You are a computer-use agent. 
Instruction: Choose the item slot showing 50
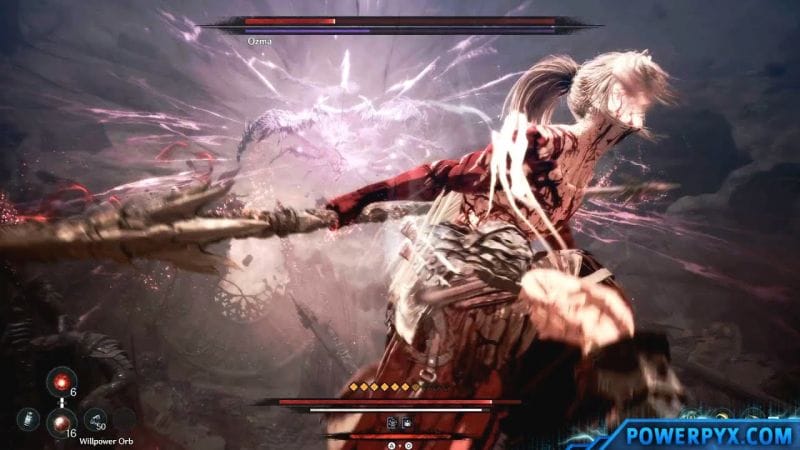(x=96, y=421)
